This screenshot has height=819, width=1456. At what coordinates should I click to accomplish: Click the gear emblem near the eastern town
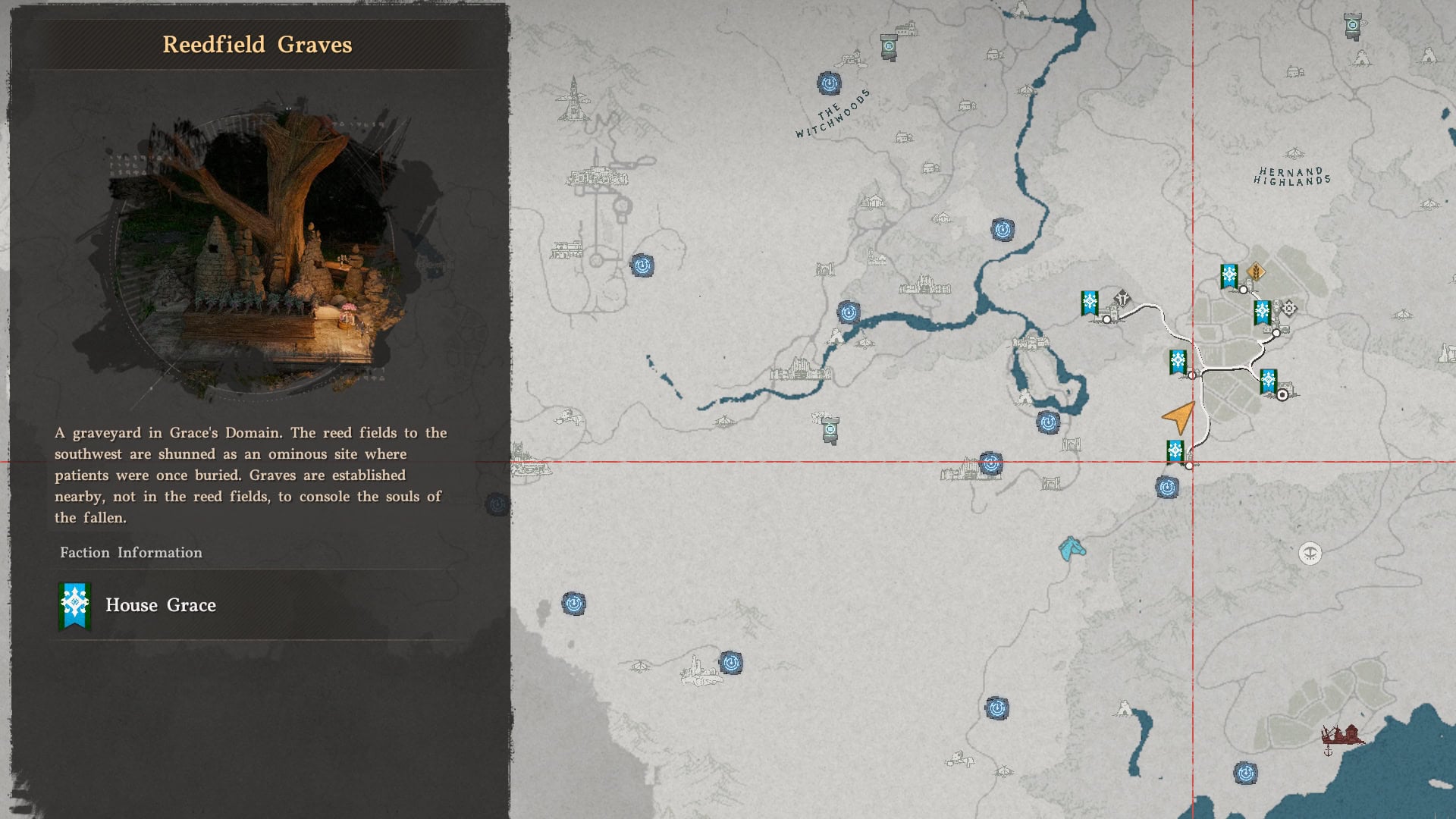(x=1290, y=306)
